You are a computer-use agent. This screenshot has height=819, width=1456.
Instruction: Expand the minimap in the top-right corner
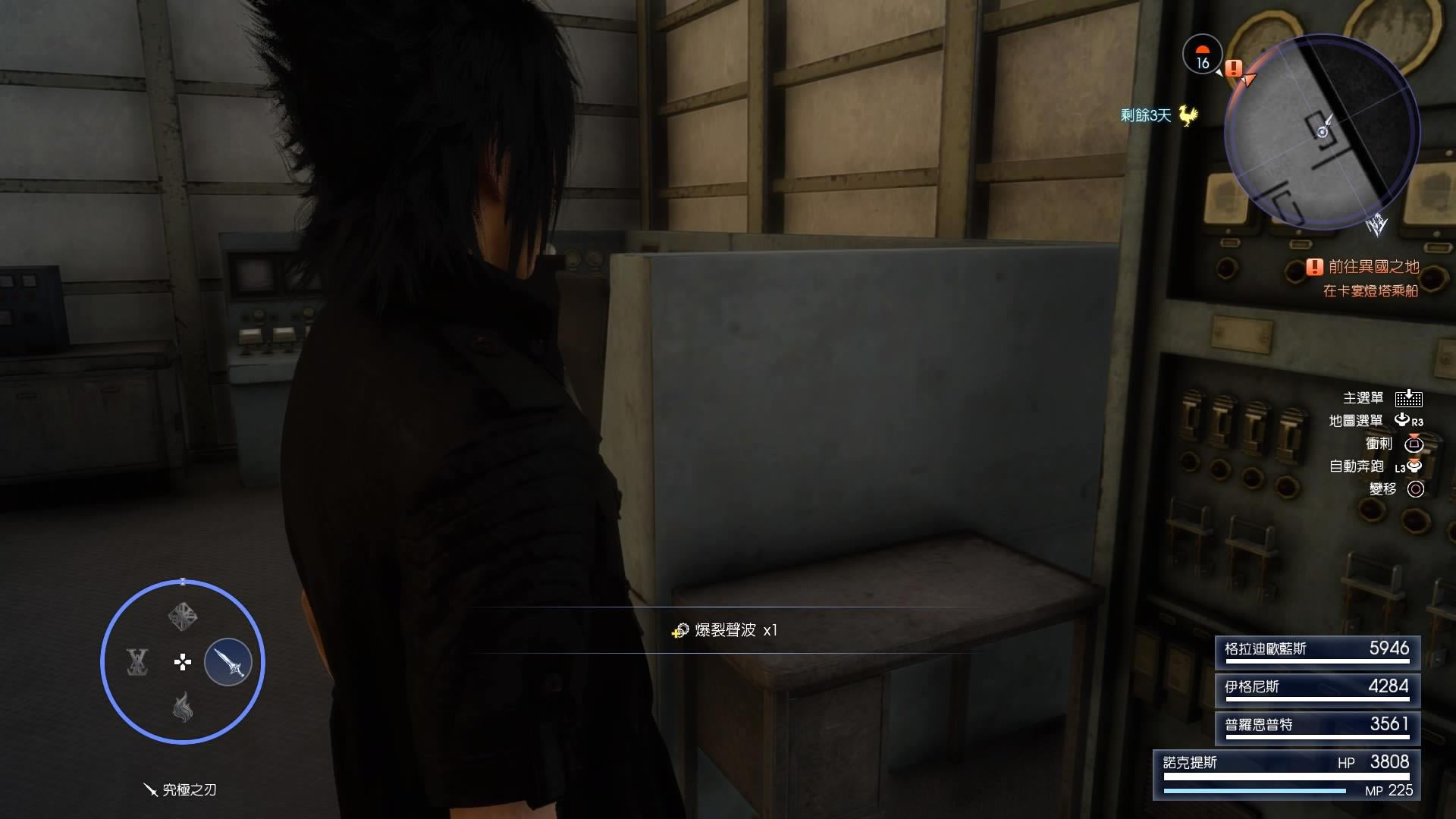(1323, 129)
